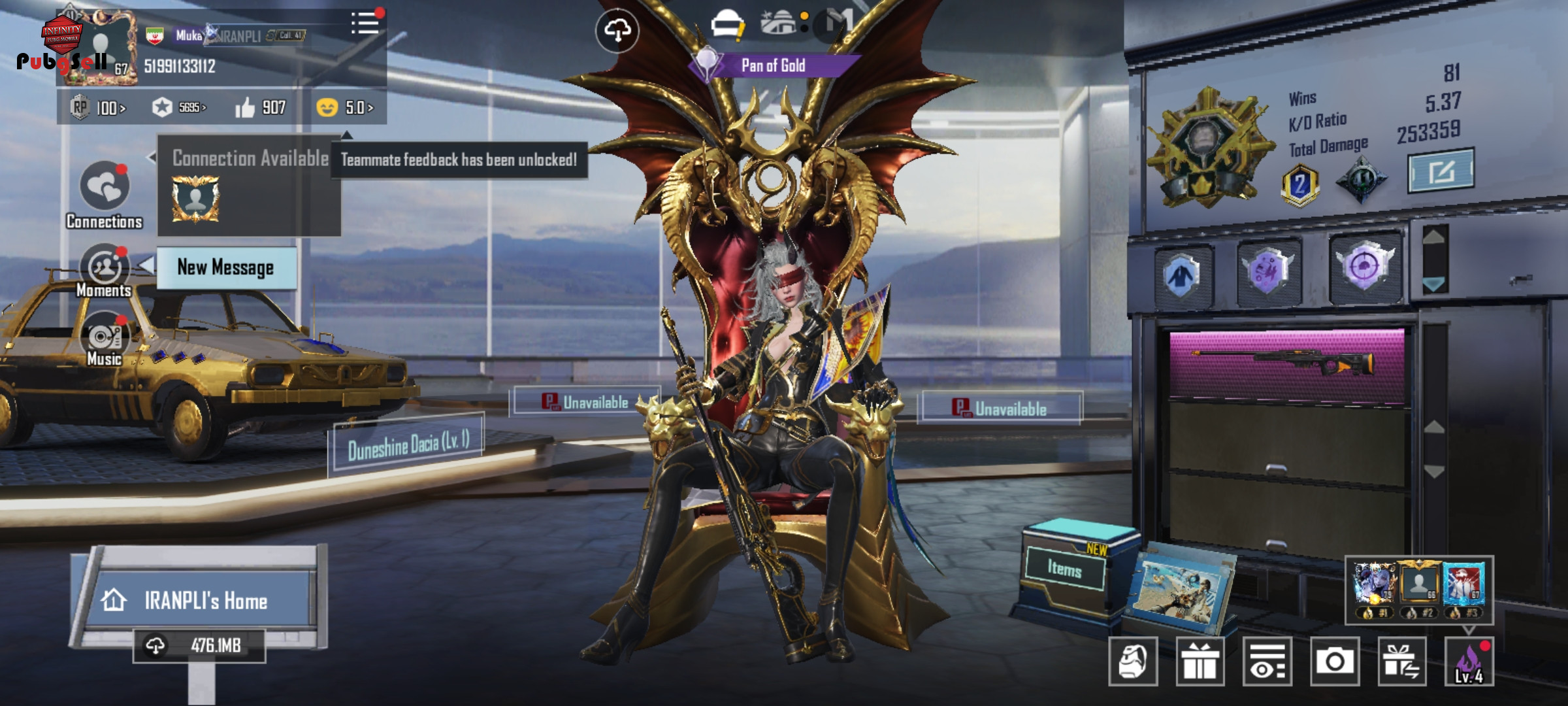Select the Pan of Gold title banner

774,65
